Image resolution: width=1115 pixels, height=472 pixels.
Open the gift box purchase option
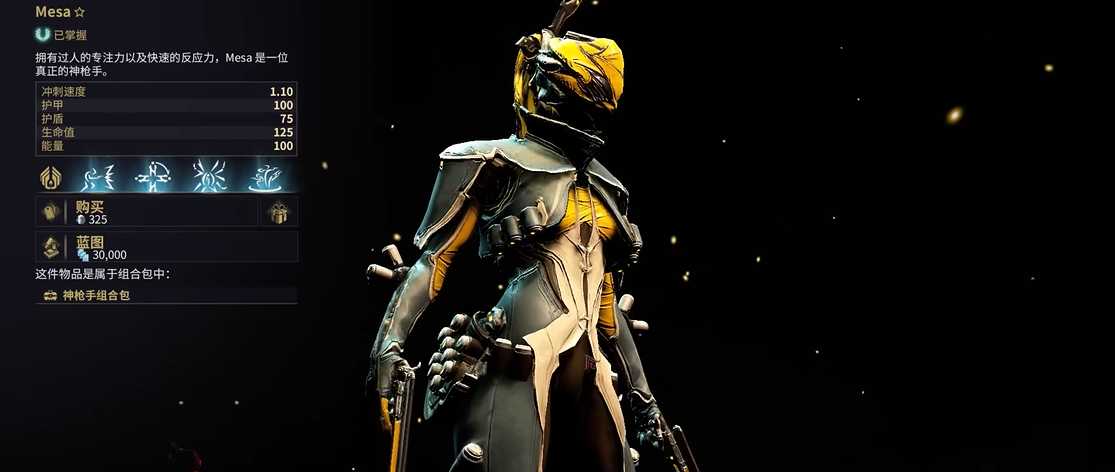click(279, 211)
